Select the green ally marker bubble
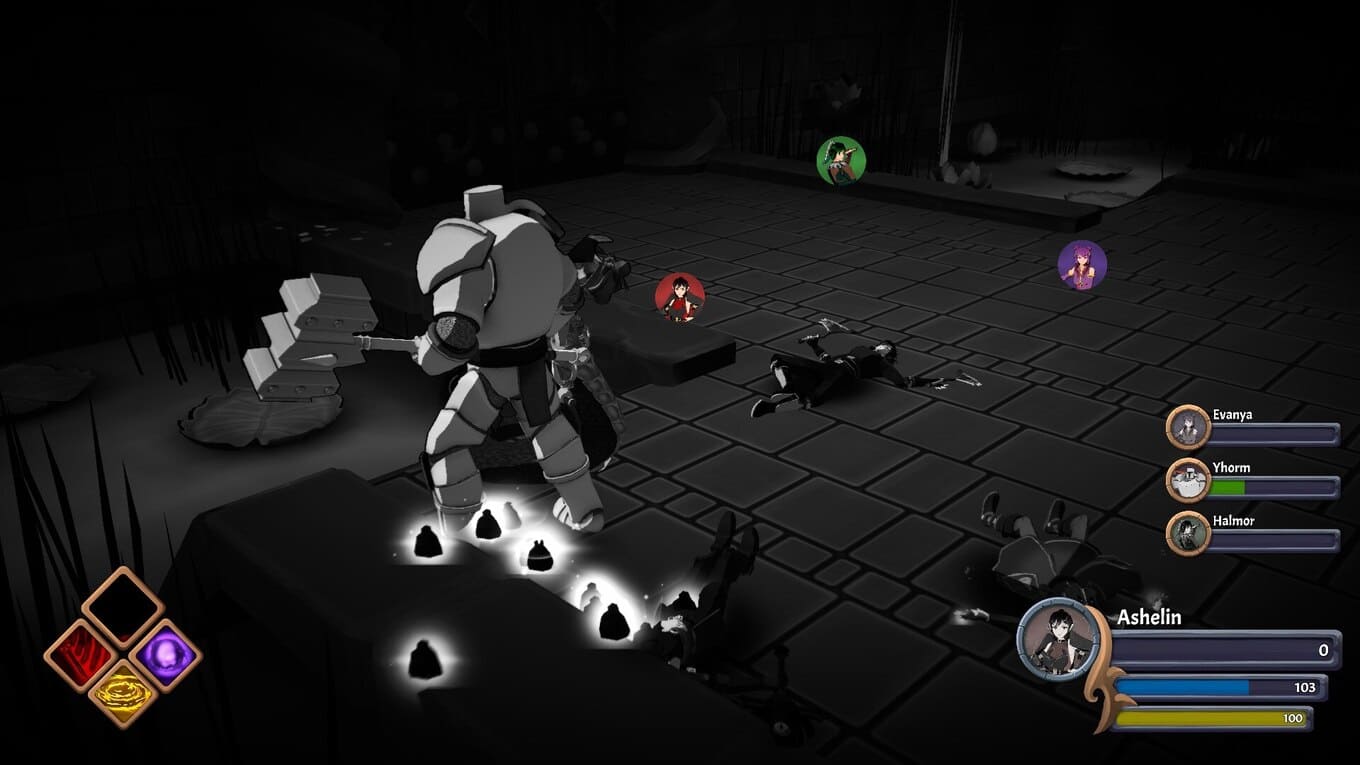Screen dimensions: 1360x765 840,161
